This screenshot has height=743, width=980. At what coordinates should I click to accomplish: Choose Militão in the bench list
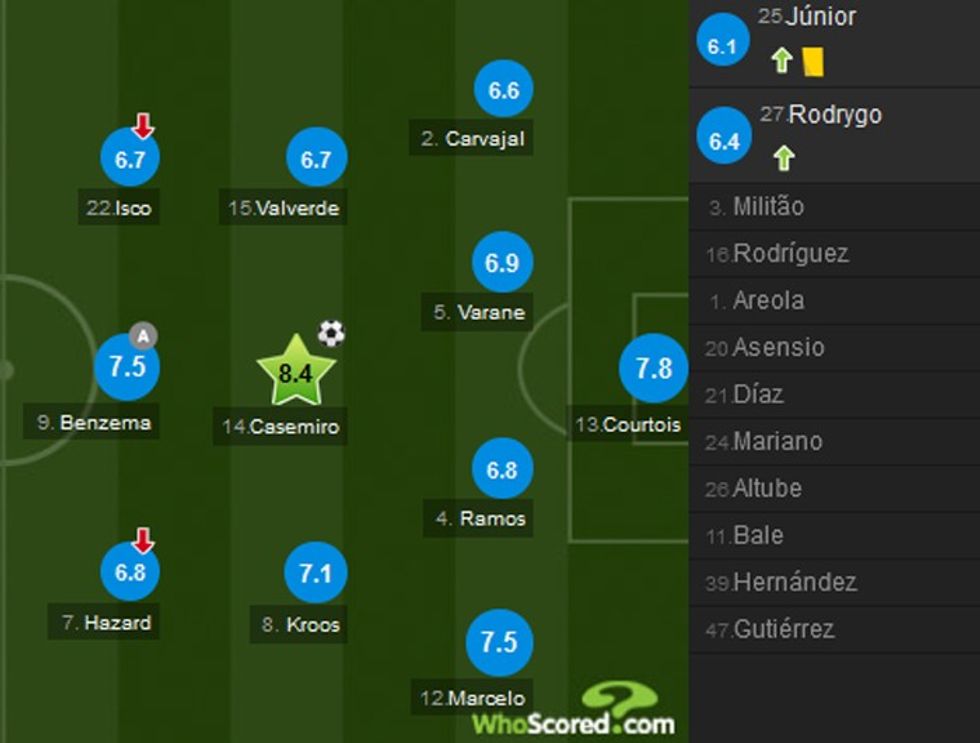click(768, 207)
